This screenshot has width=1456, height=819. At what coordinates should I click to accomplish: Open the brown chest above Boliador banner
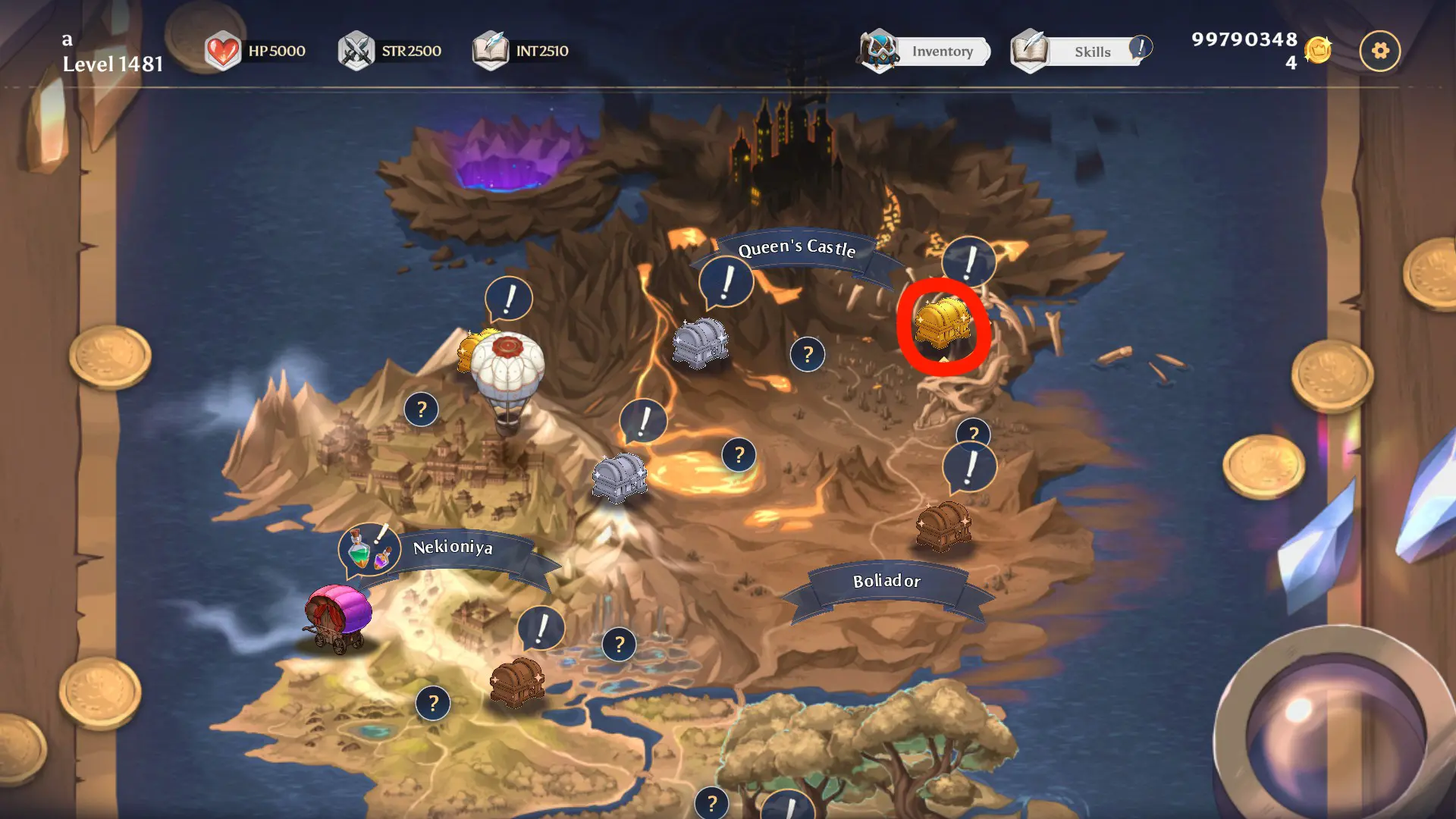pos(943,525)
